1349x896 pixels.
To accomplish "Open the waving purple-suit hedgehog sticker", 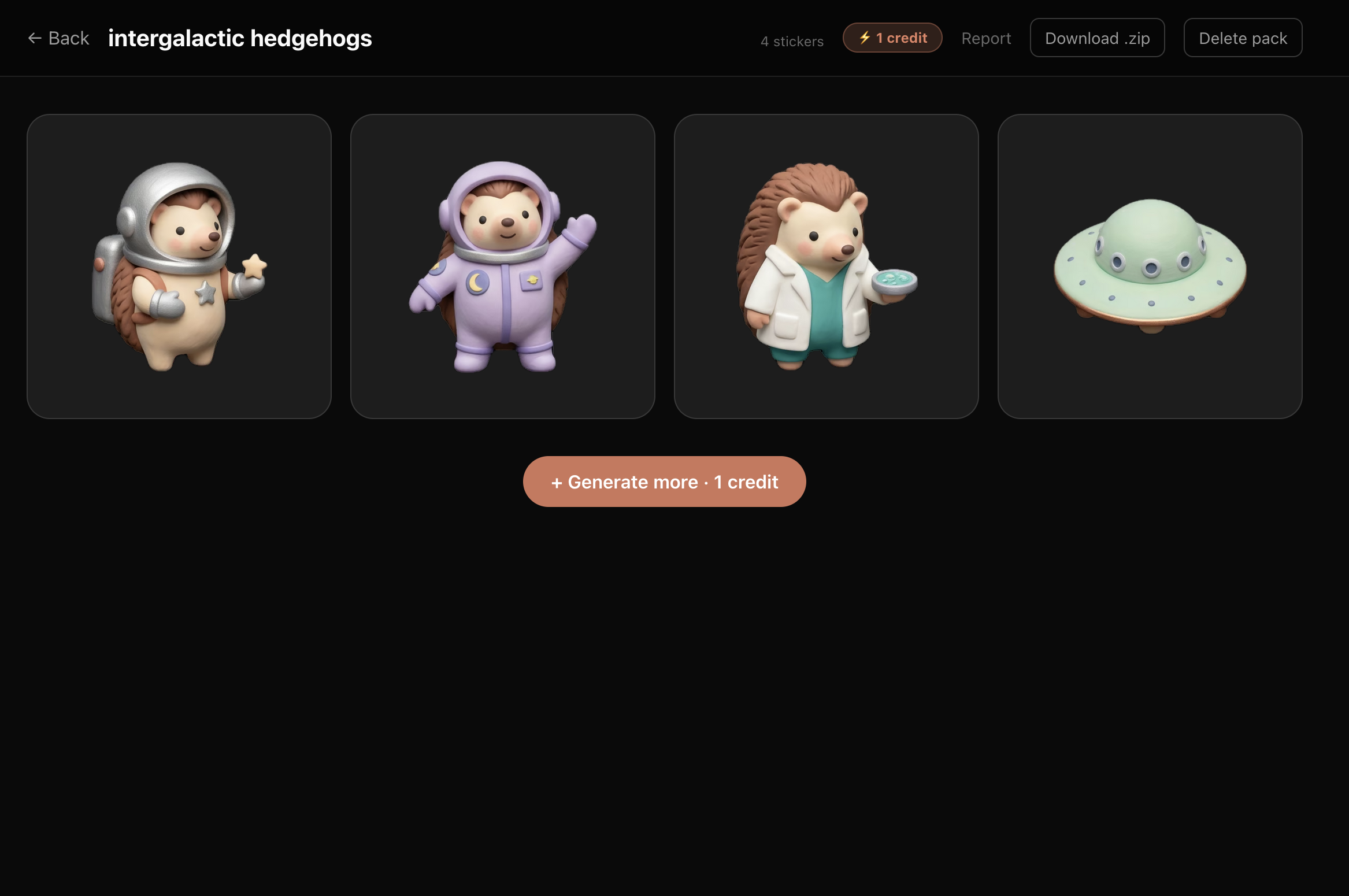I will pos(503,267).
